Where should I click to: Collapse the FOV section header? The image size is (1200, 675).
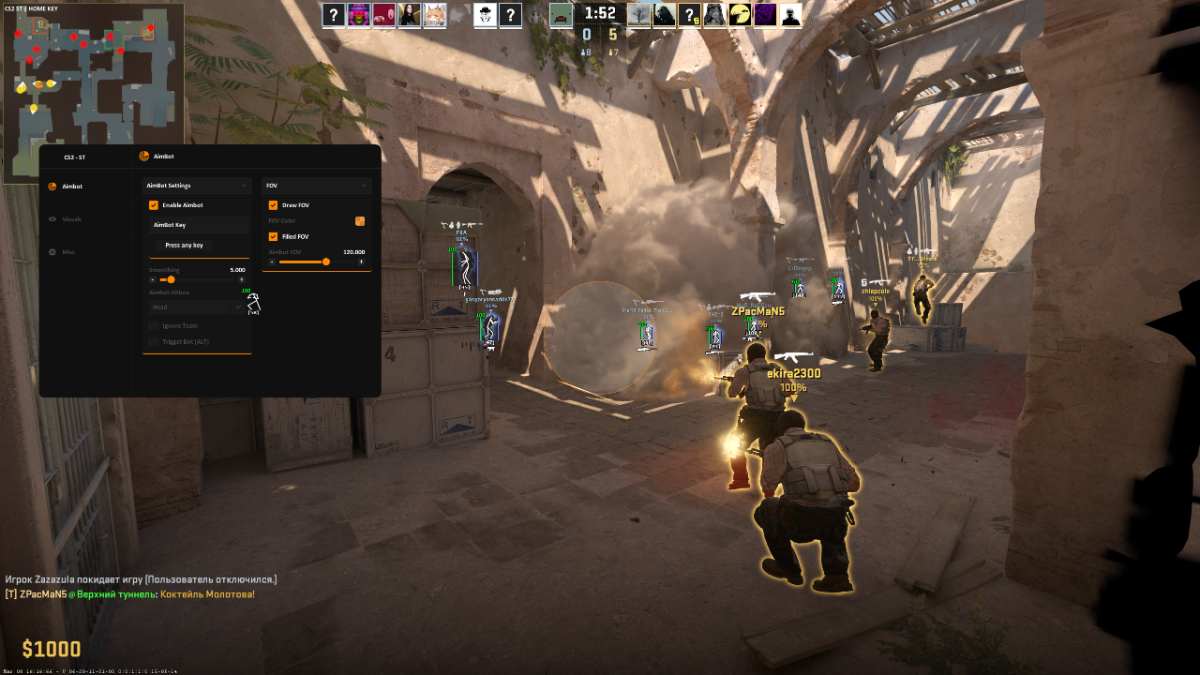coord(316,185)
